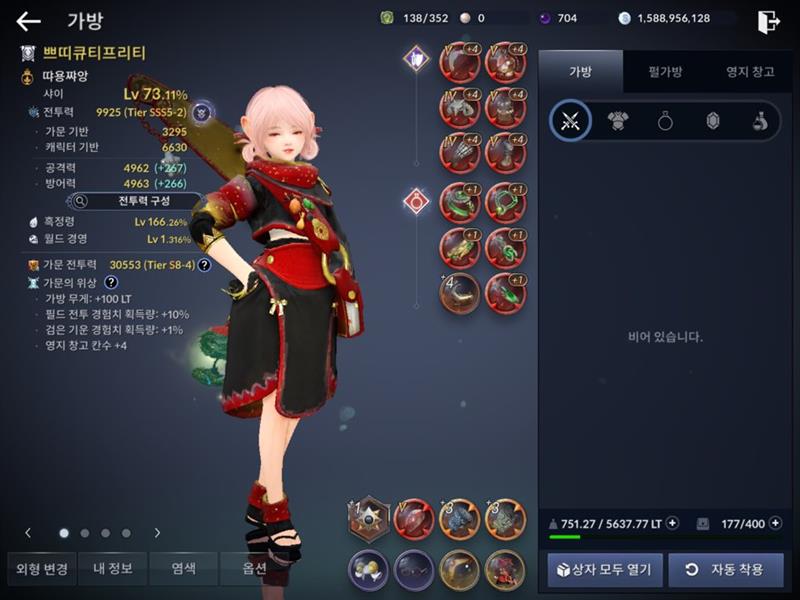Viewport: 800px width, 600px height.
Task: Open the 염색 dye menu
Action: coord(183,569)
